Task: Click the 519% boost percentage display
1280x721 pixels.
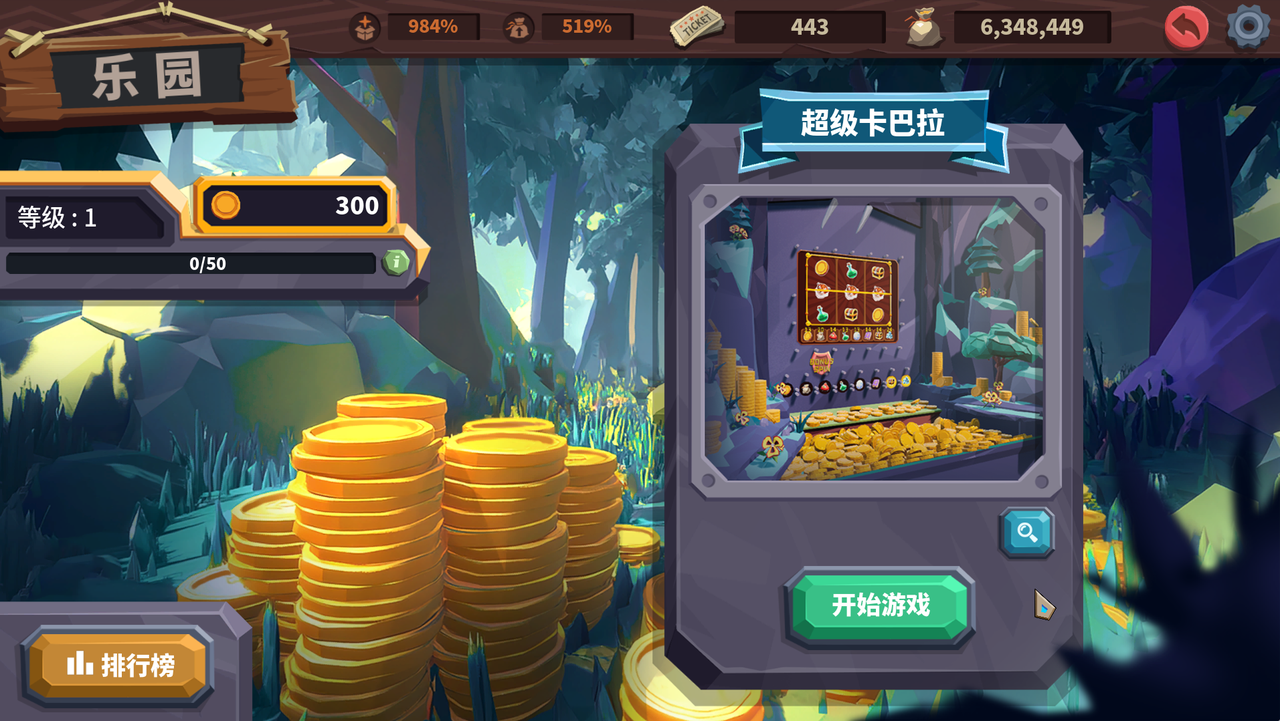Action: (585, 27)
